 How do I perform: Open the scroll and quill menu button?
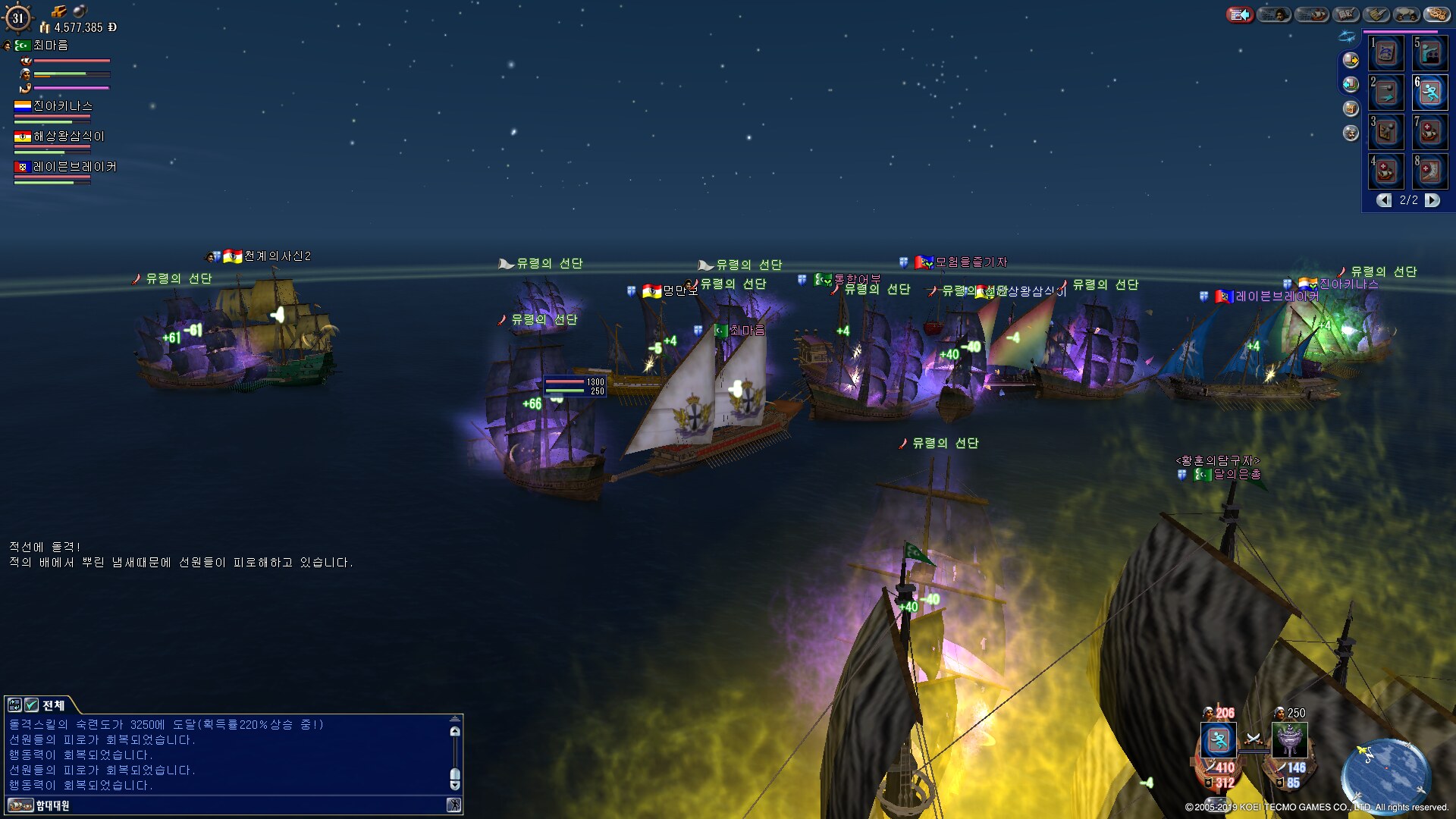click(x=1376, y=14)
